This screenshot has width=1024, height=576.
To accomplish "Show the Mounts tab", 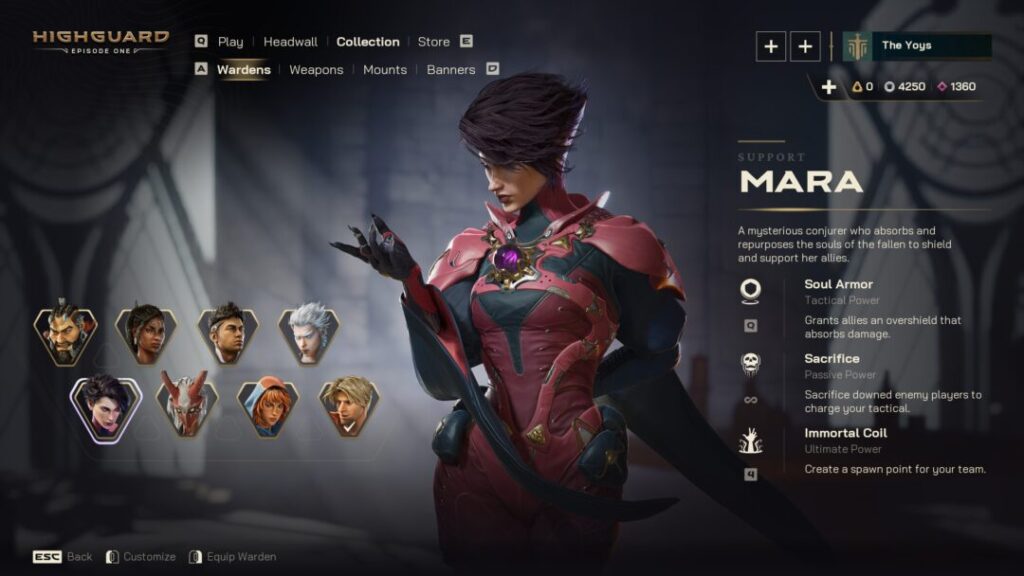I will click(x=385, y=70).
